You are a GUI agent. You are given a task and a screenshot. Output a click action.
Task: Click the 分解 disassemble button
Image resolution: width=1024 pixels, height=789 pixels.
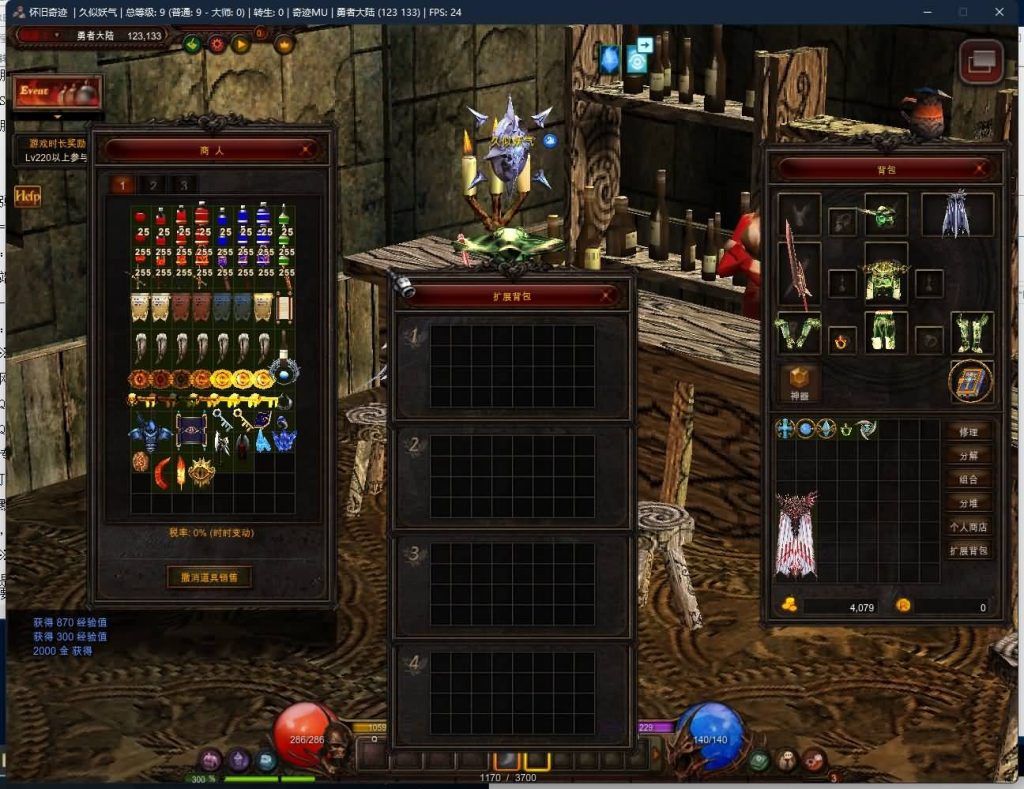[968, 455]
